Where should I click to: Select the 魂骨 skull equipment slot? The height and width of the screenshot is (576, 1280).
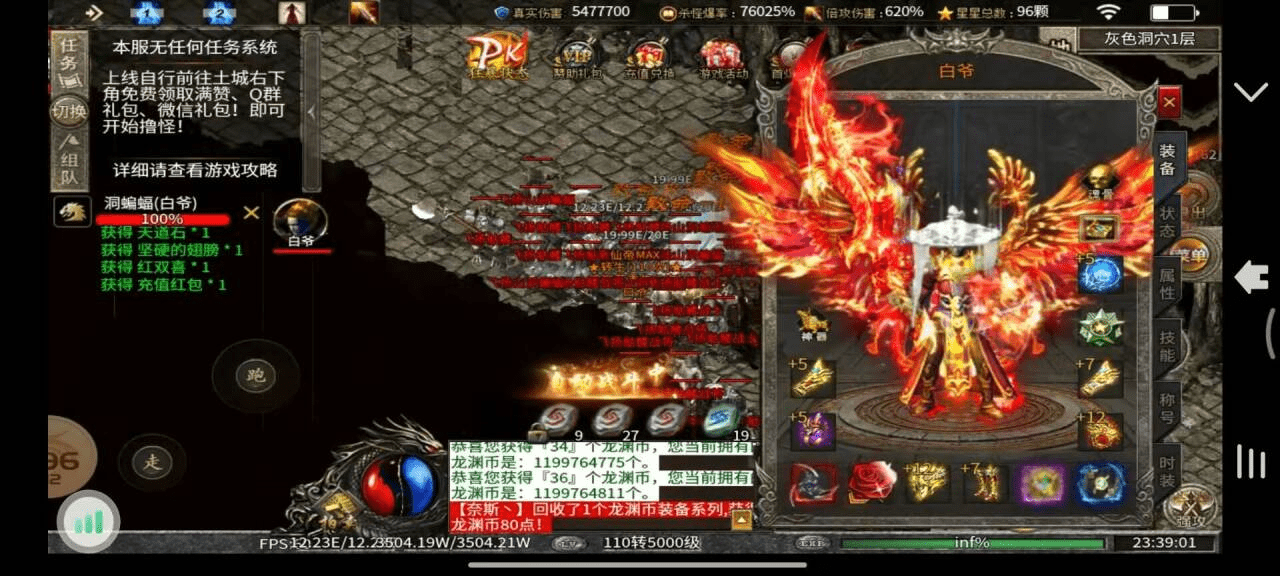pyautogui.click(x=1099, y=183)
